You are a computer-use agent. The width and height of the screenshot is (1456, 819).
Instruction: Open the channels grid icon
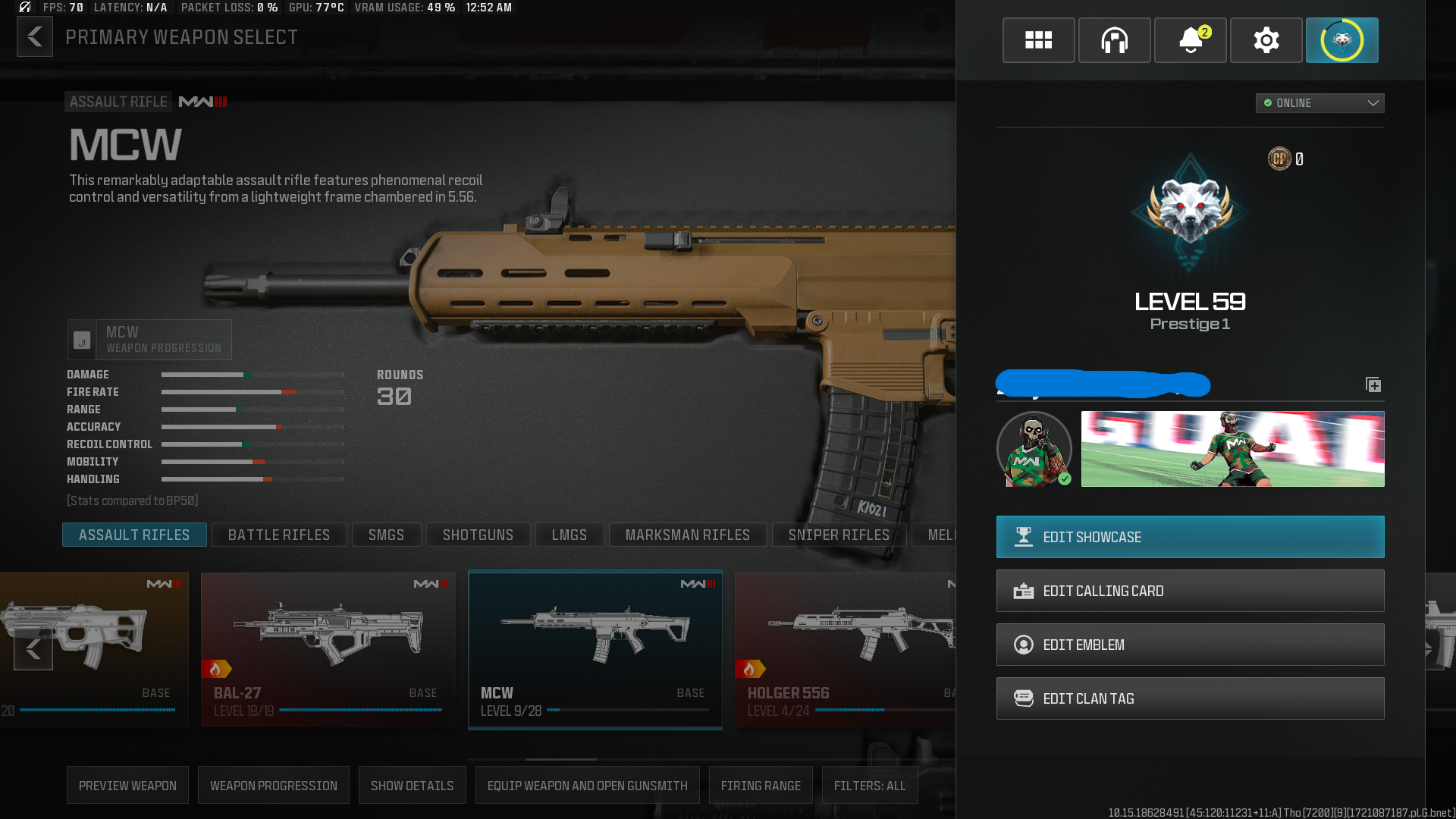coord(1038,40)
